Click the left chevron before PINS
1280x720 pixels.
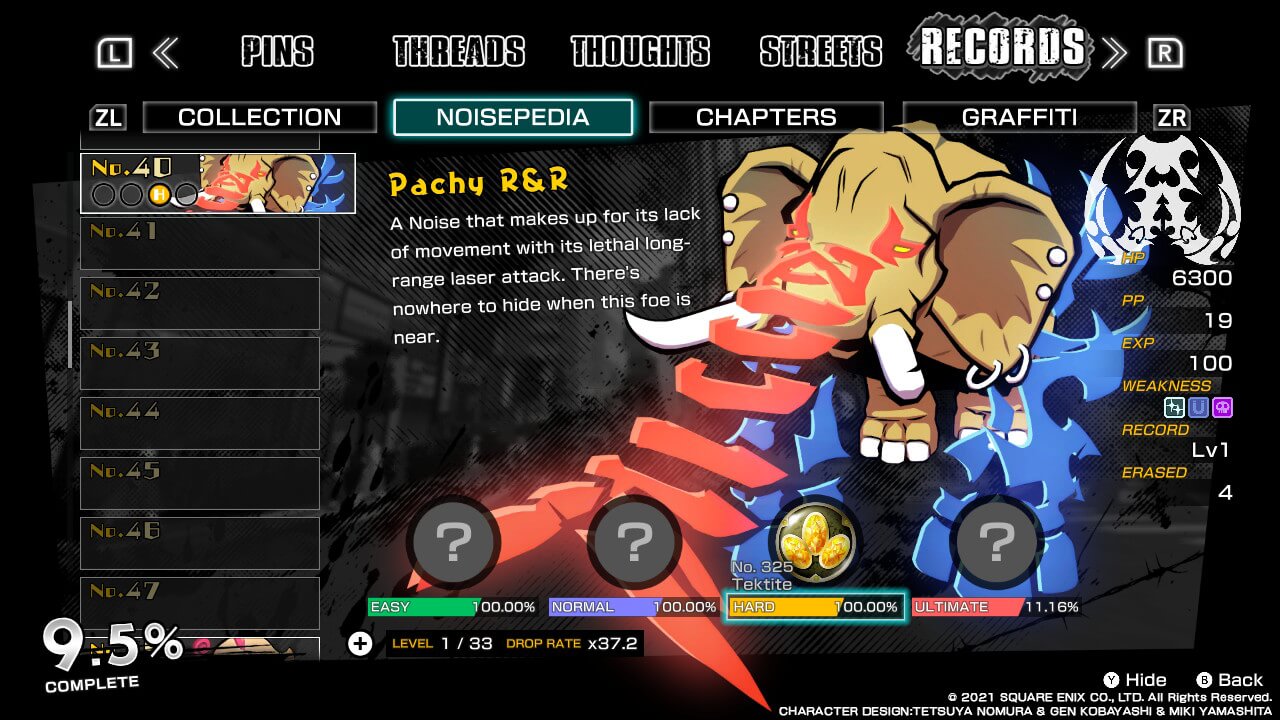click(167, 50)
